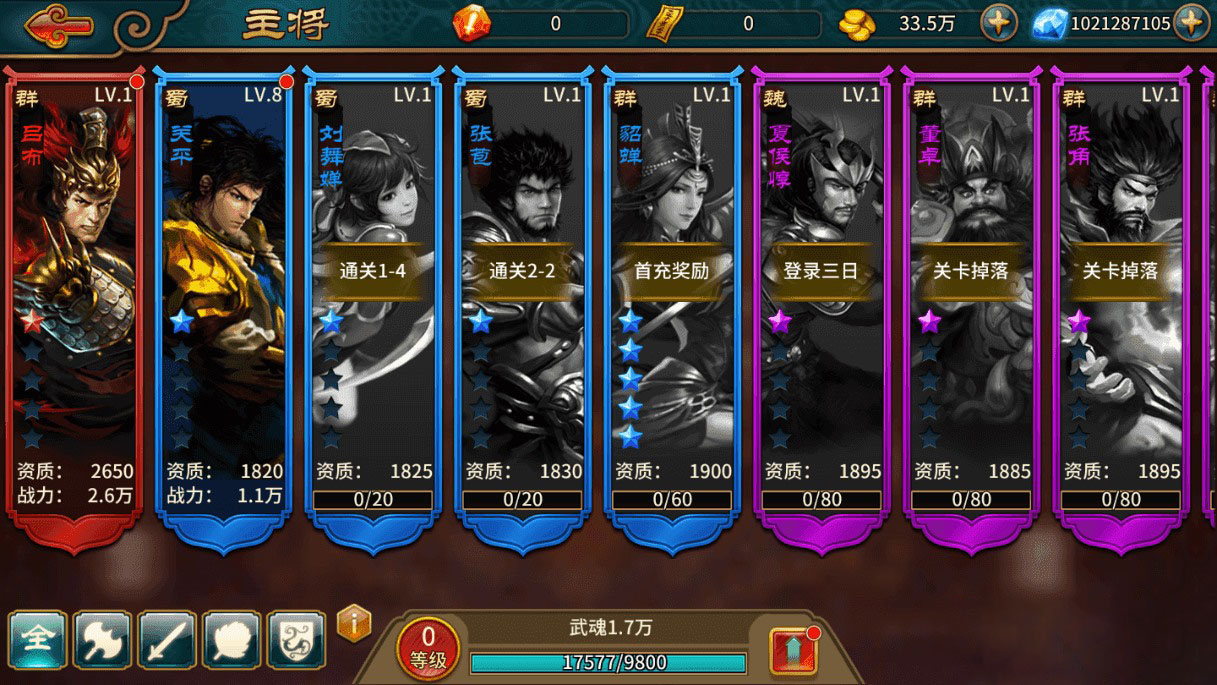The height and width of the screenshot is (685, 1217).
Task: Add more gold coins with the plus button
Action: tap(998, 23)
